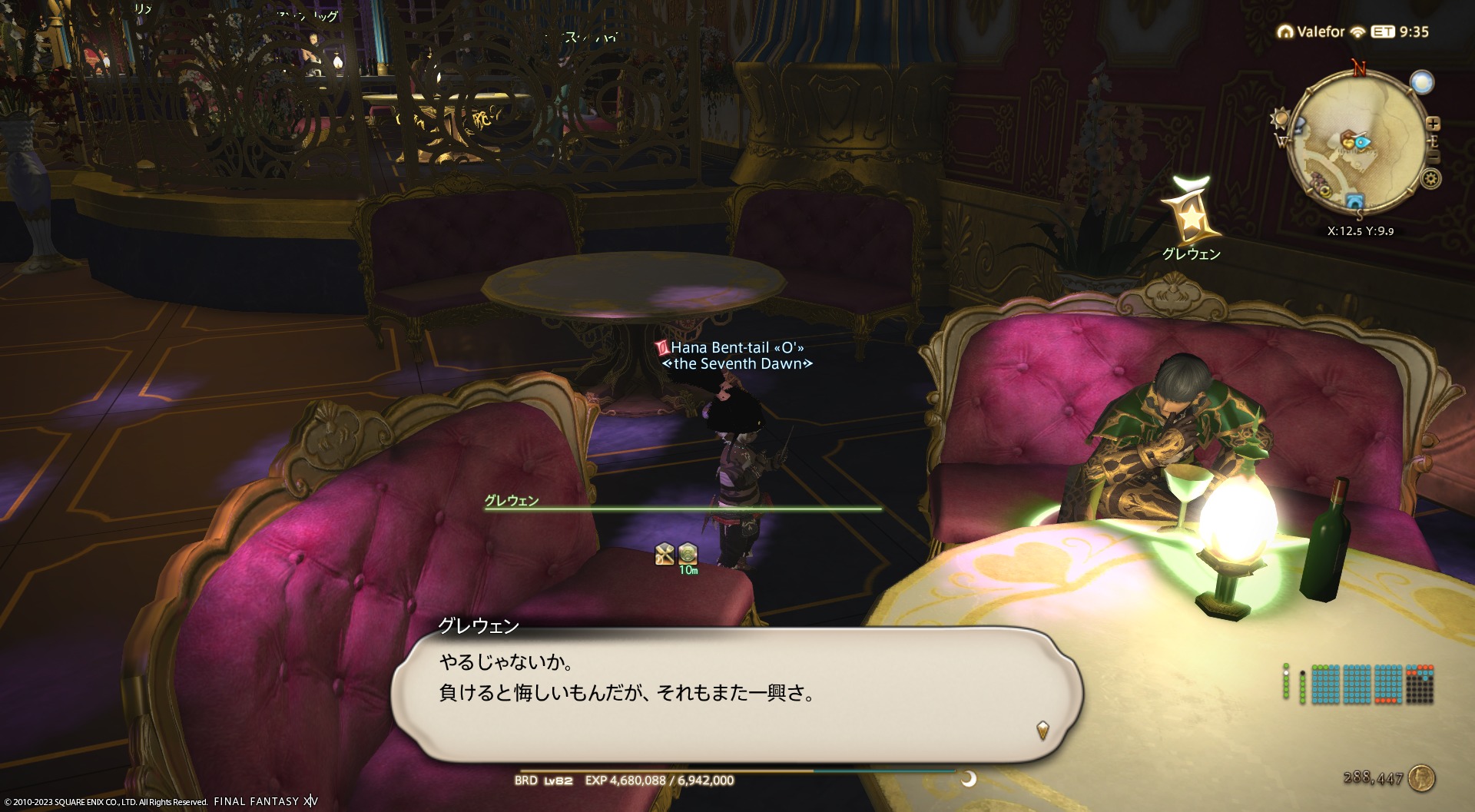Advance the グレウェン dialogue box

click(736, 694)
